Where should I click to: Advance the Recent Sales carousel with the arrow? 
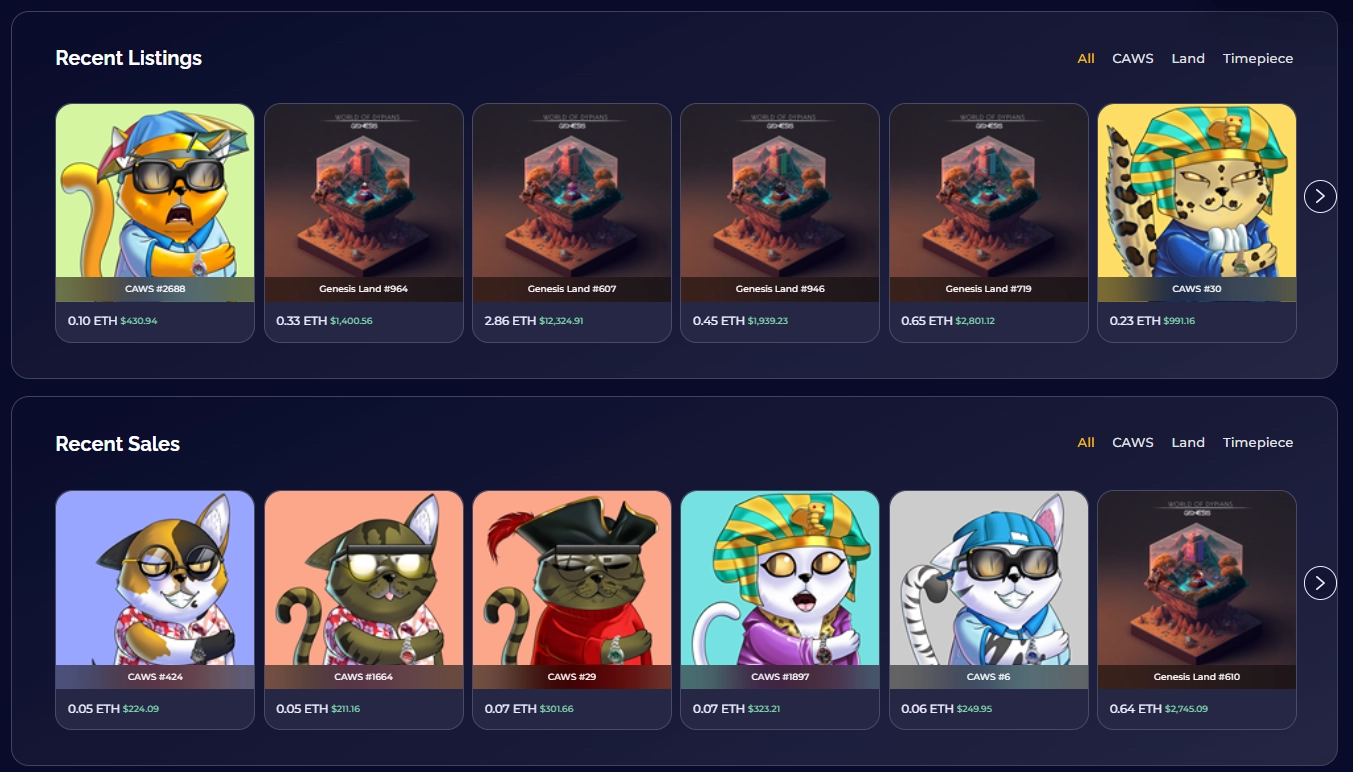point(1319,582)
